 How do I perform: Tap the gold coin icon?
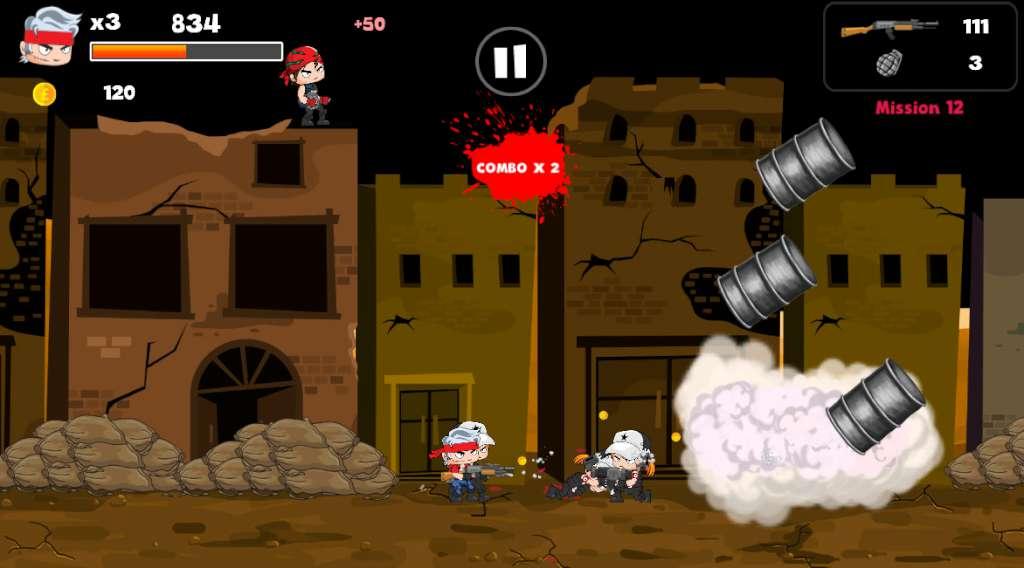coord(44,94)
